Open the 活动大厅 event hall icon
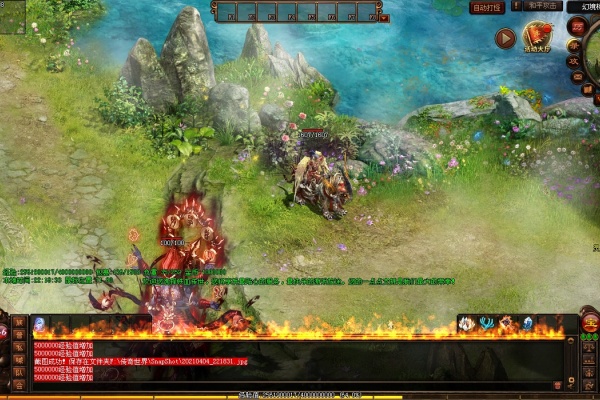The image size is (600, 400). [x=538, y=39]
